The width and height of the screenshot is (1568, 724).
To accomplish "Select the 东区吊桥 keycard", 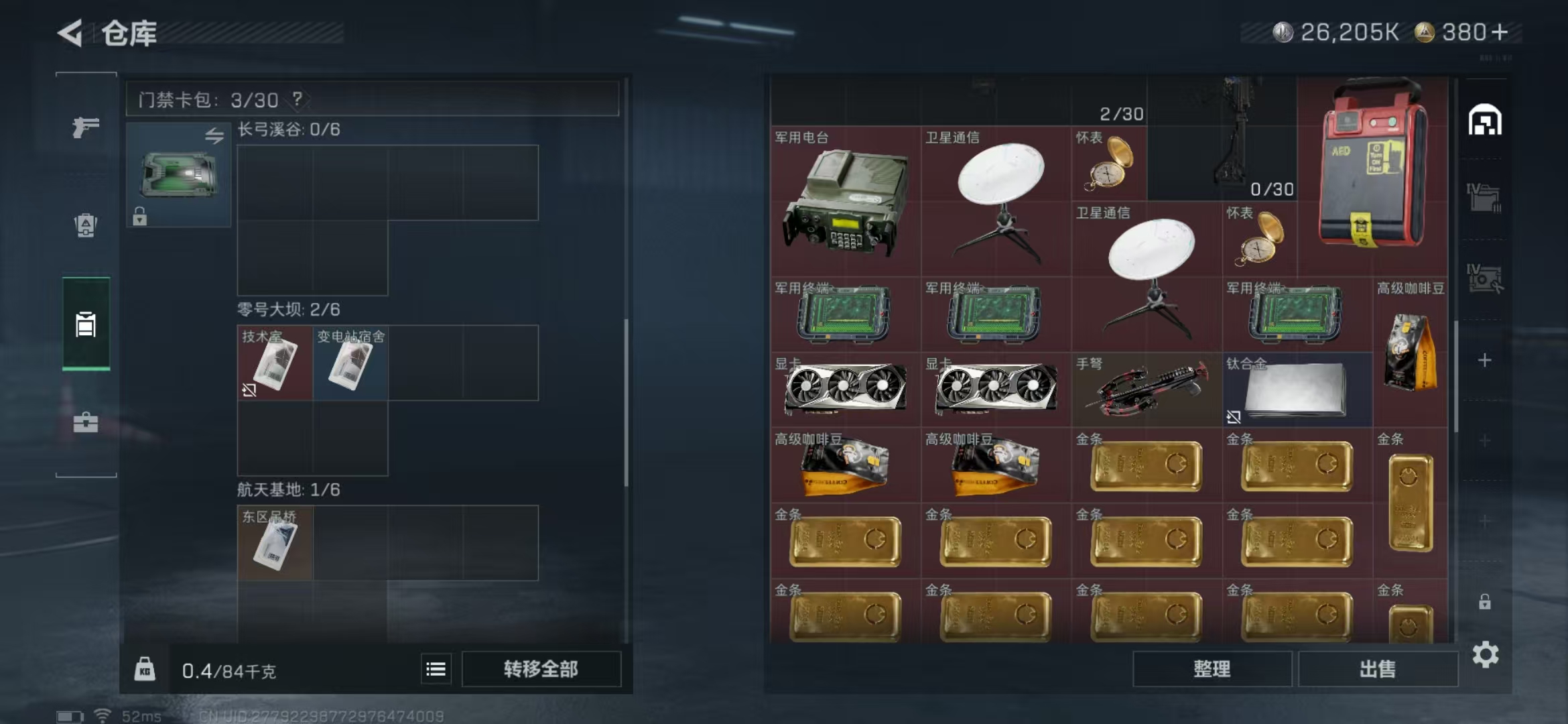I will (275, 543).
